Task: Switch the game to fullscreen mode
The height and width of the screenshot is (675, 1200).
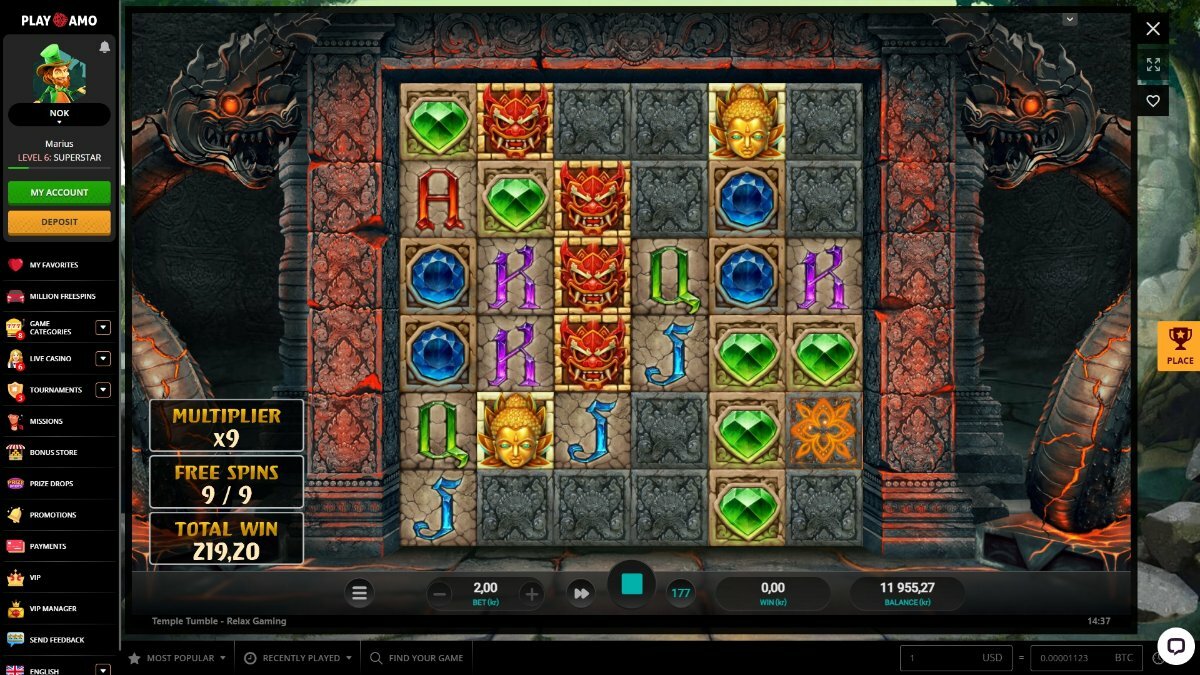Action: click(1153, 65)
